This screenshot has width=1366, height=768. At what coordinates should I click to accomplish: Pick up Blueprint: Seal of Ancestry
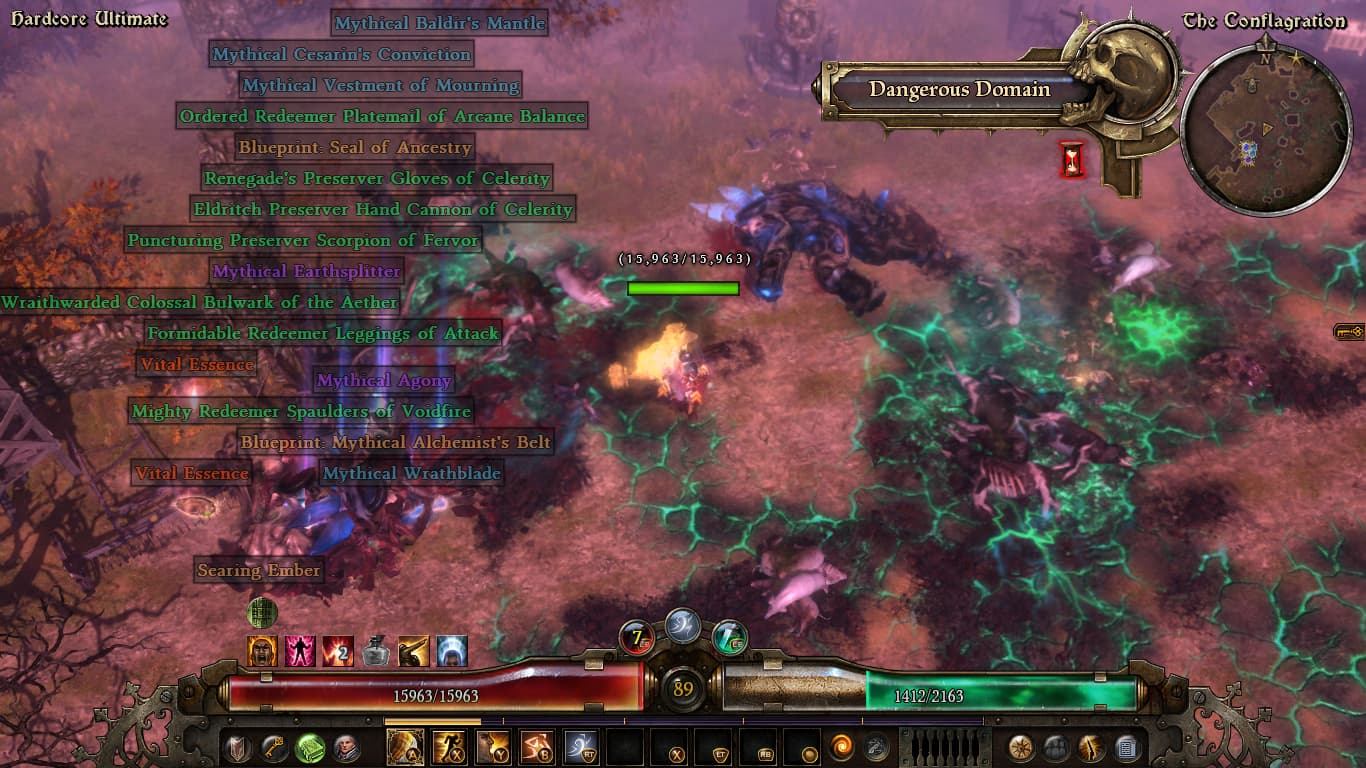point(354,147)
